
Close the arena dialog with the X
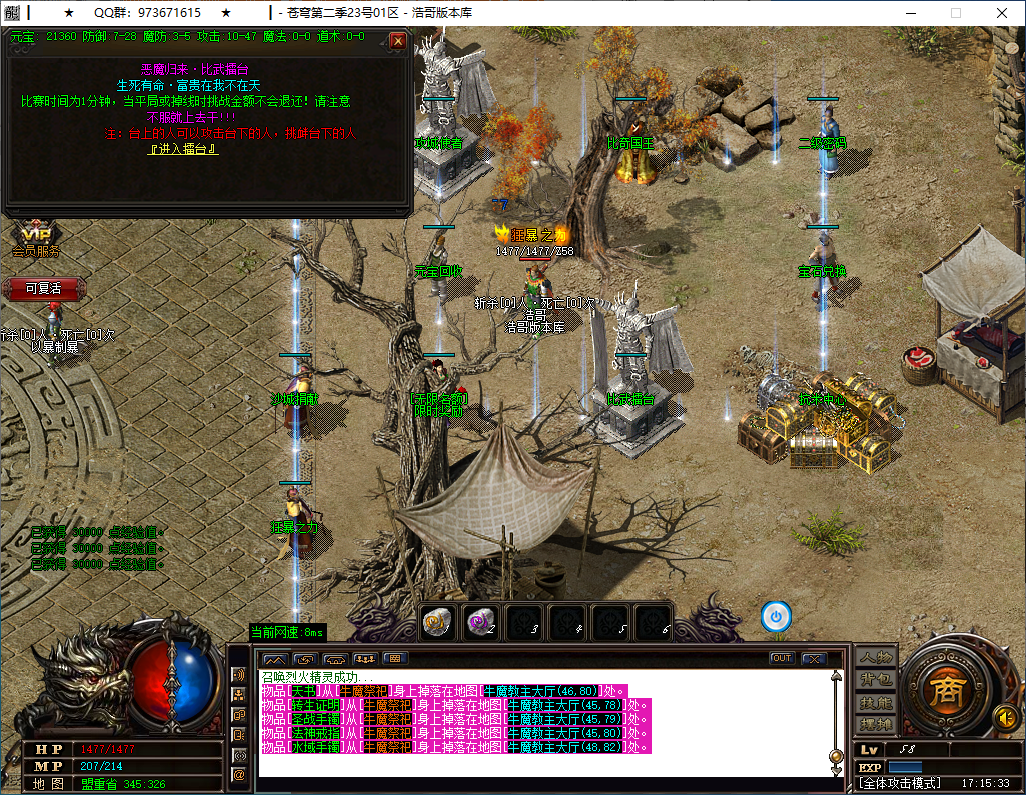click(x=398, y=41)
